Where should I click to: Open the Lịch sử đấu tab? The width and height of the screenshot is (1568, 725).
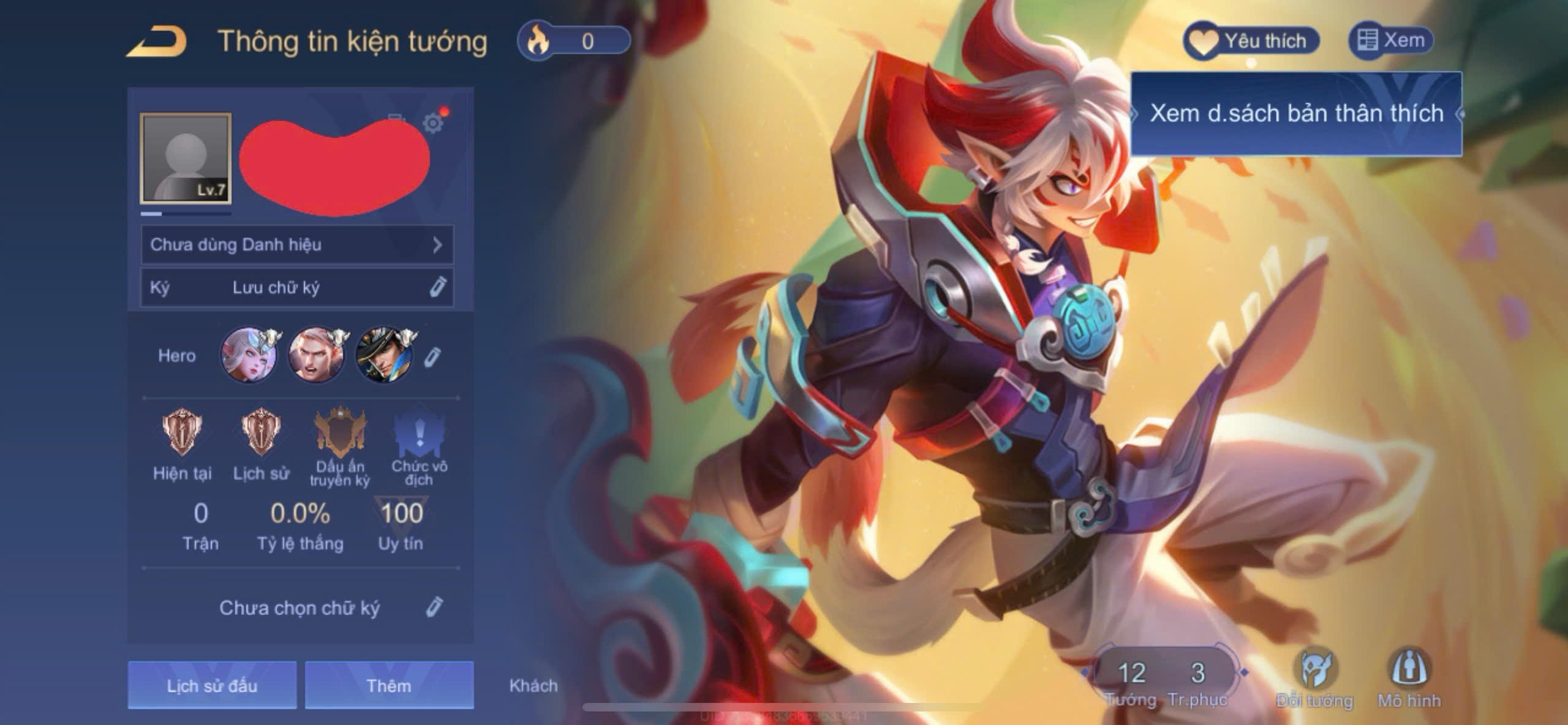coord(212,685)
